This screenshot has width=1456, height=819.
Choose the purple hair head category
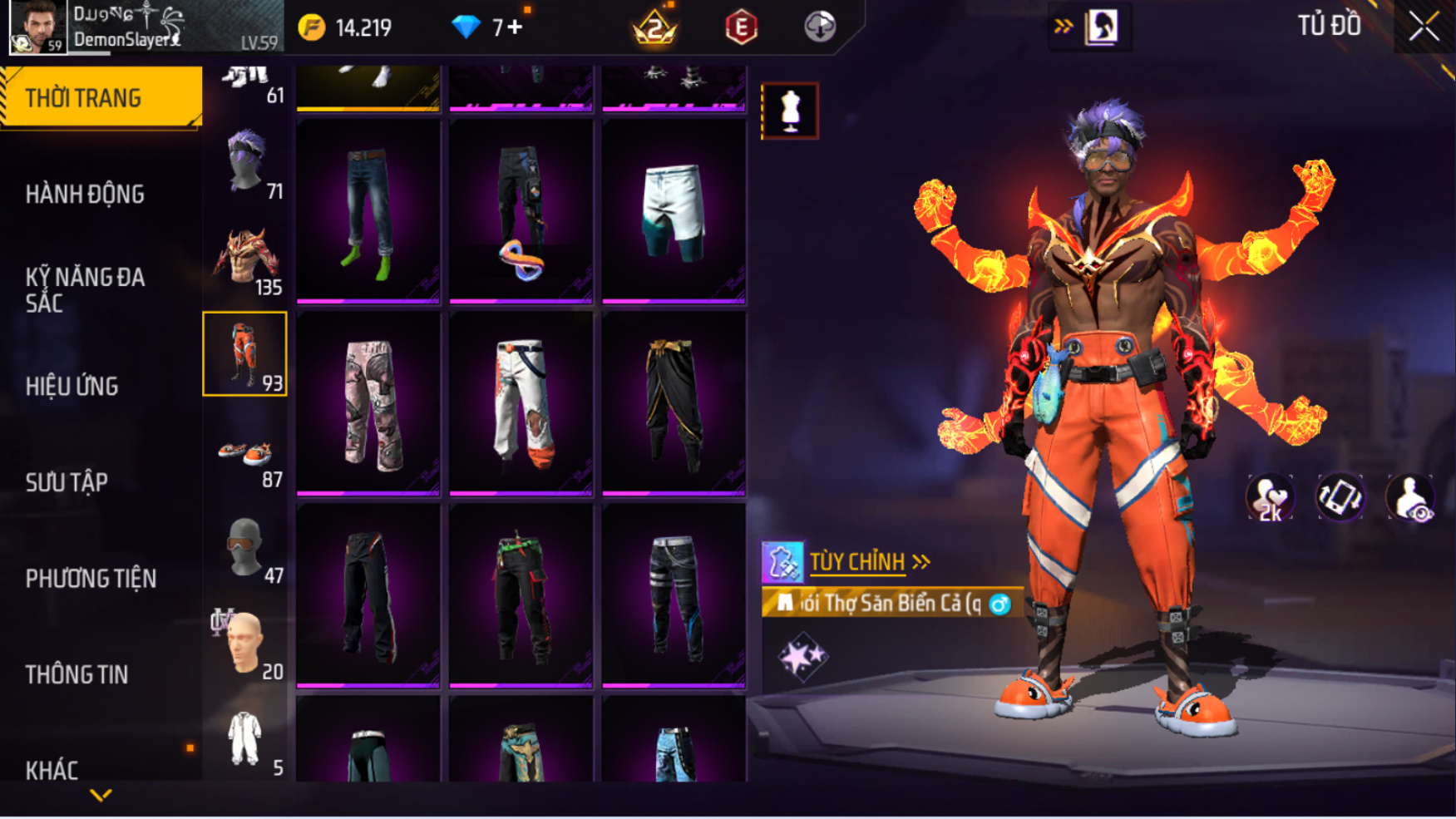[x=245, y=163]
